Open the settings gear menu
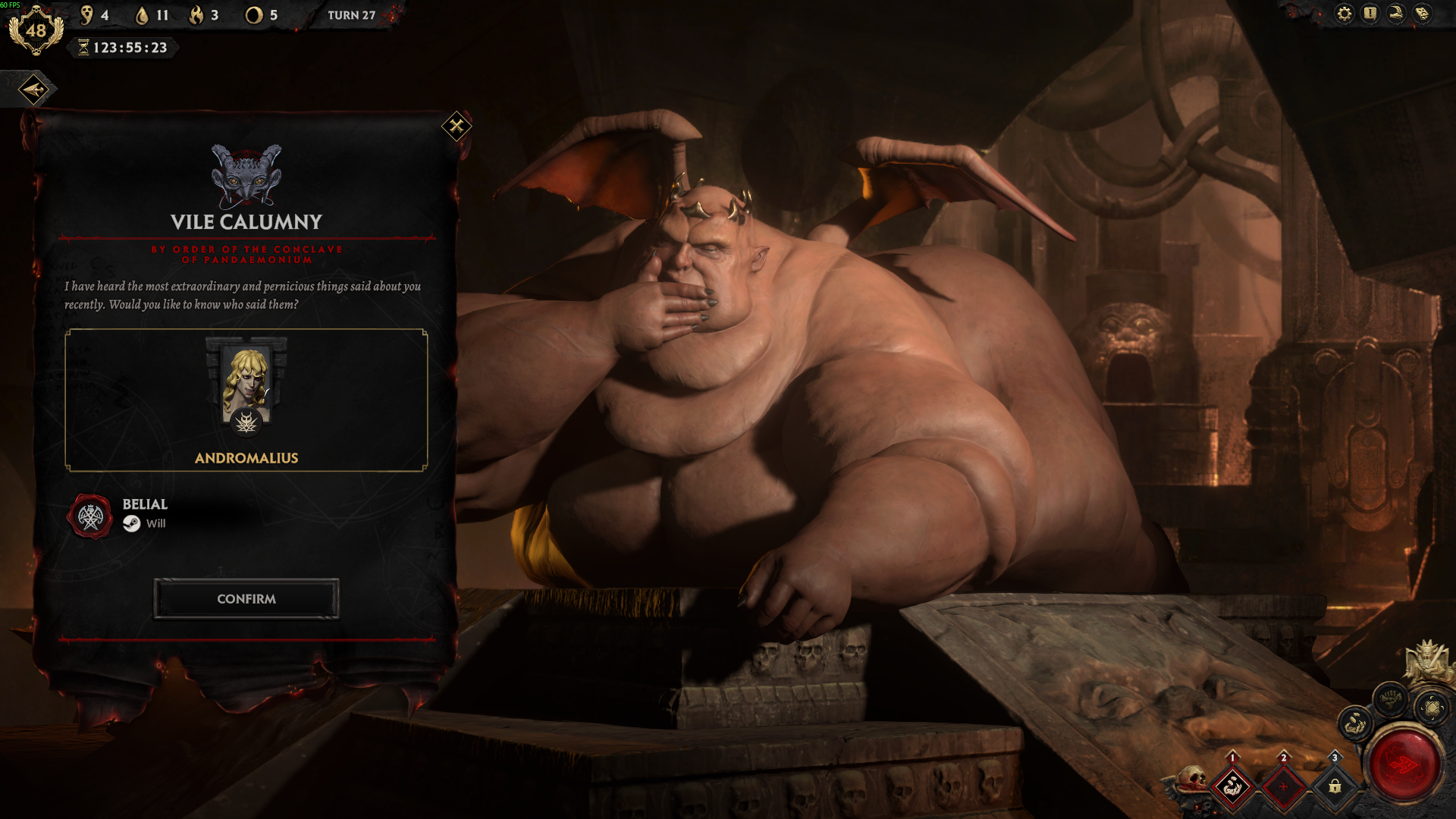 (1344, 14)
